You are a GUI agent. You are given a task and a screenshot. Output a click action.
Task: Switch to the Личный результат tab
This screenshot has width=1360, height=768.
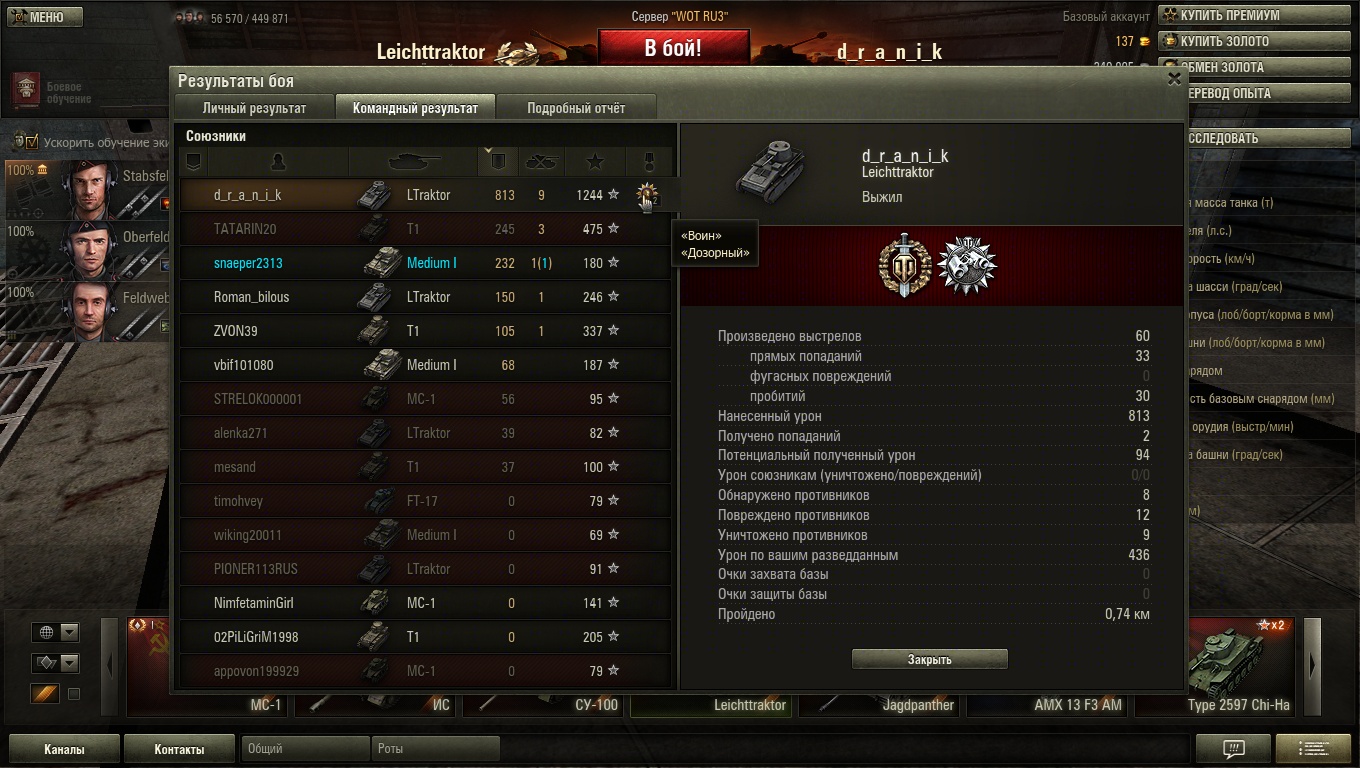point(254,108)
